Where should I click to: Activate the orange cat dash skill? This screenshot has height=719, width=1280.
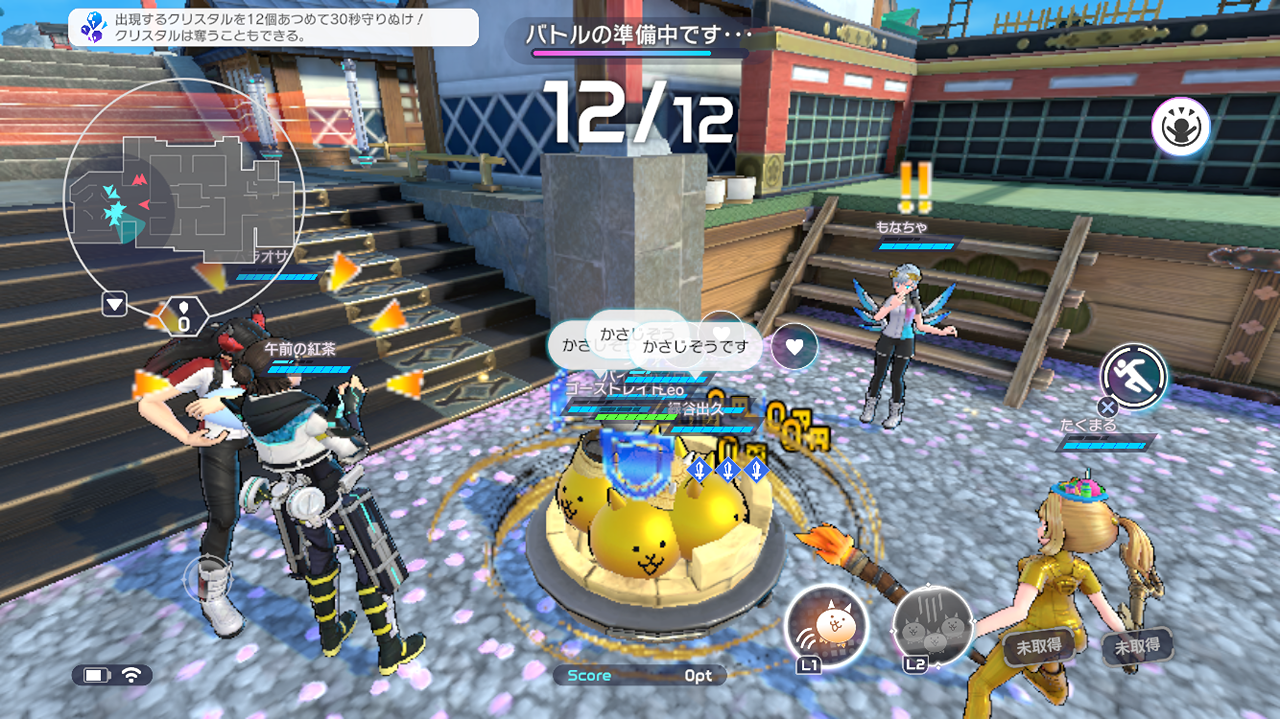(x=827, y=627)
